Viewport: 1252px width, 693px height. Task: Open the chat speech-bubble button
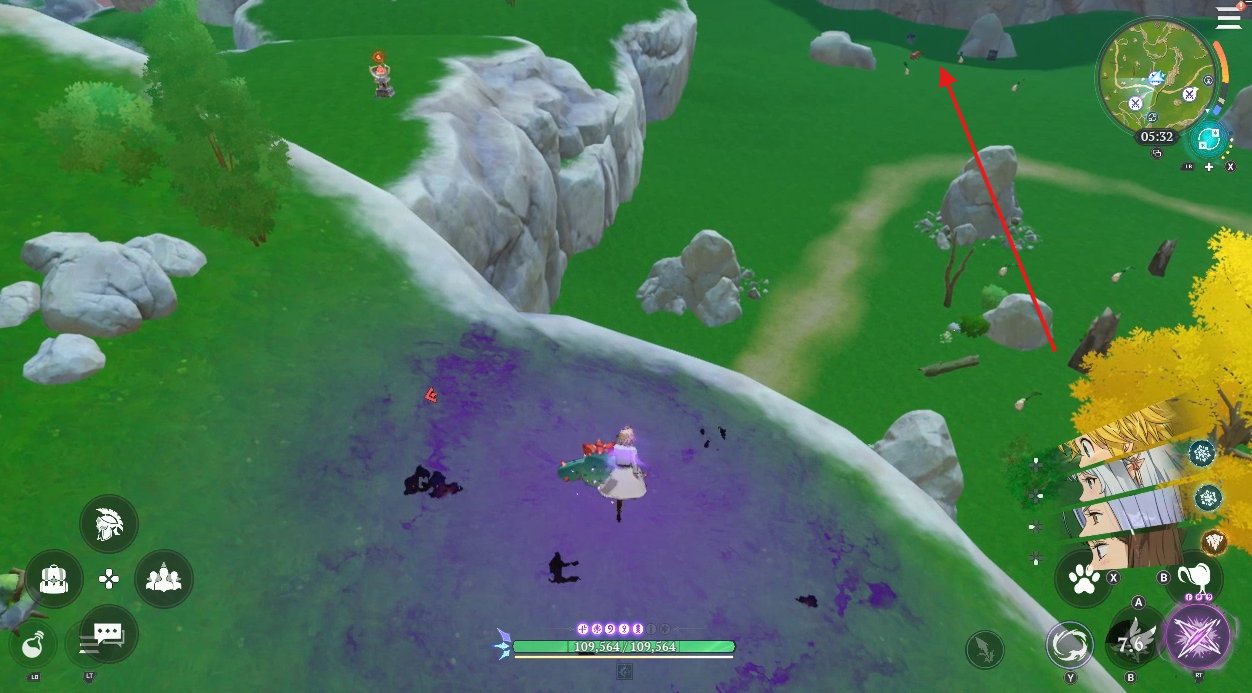coord(108,633)
